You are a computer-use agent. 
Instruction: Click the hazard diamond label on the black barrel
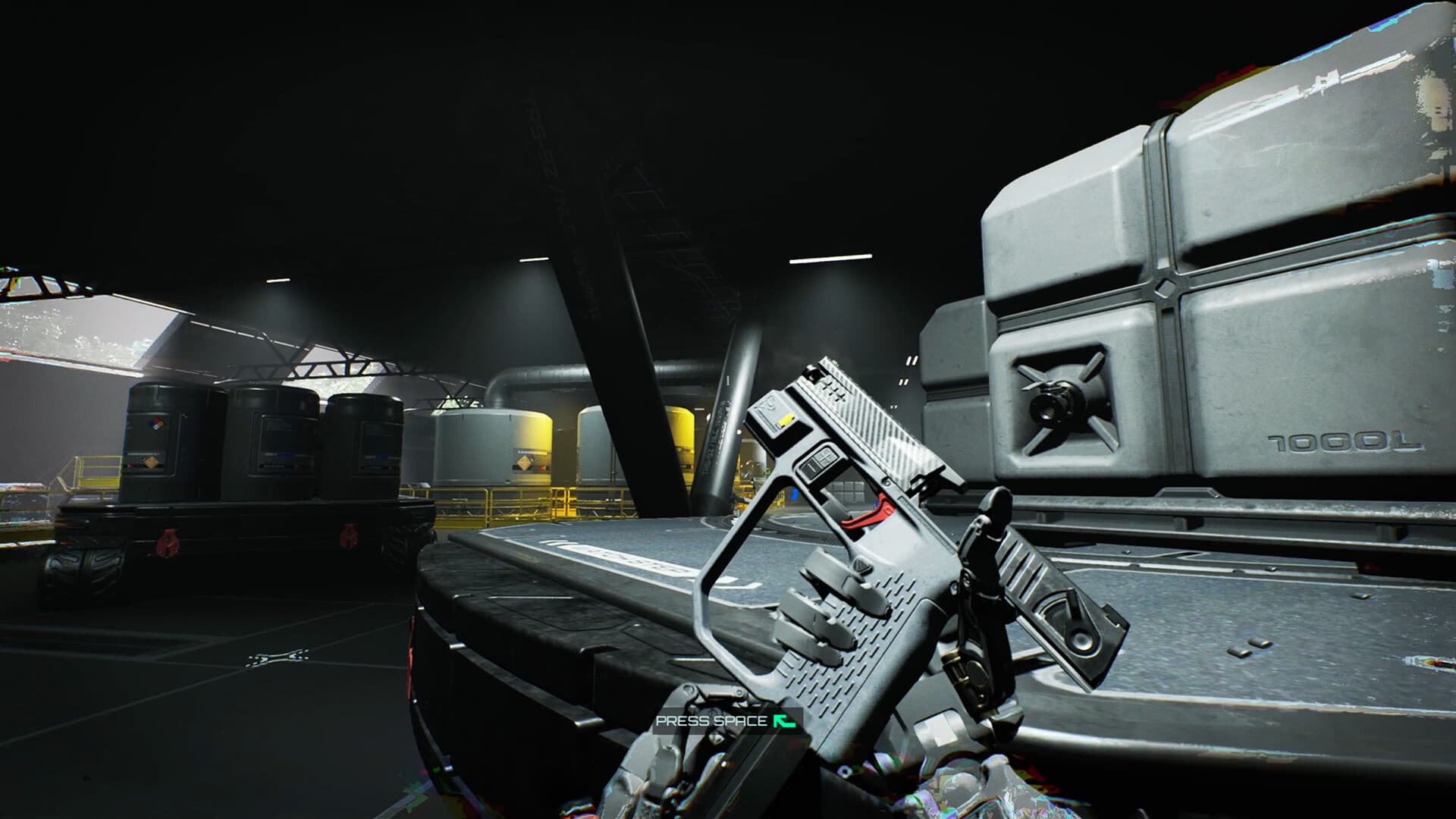point(158,423)
